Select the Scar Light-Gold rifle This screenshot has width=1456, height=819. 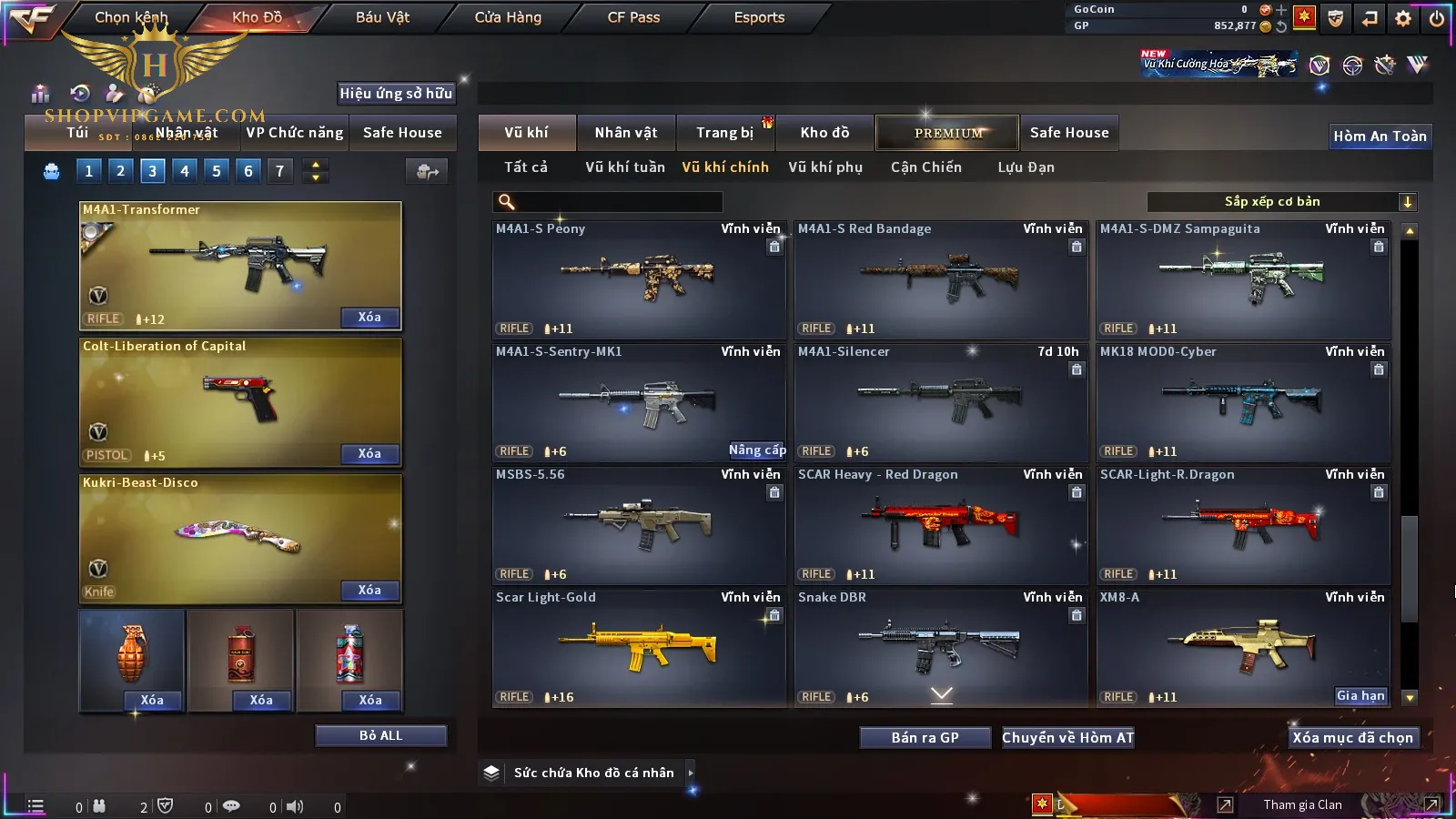coord(638,647)
